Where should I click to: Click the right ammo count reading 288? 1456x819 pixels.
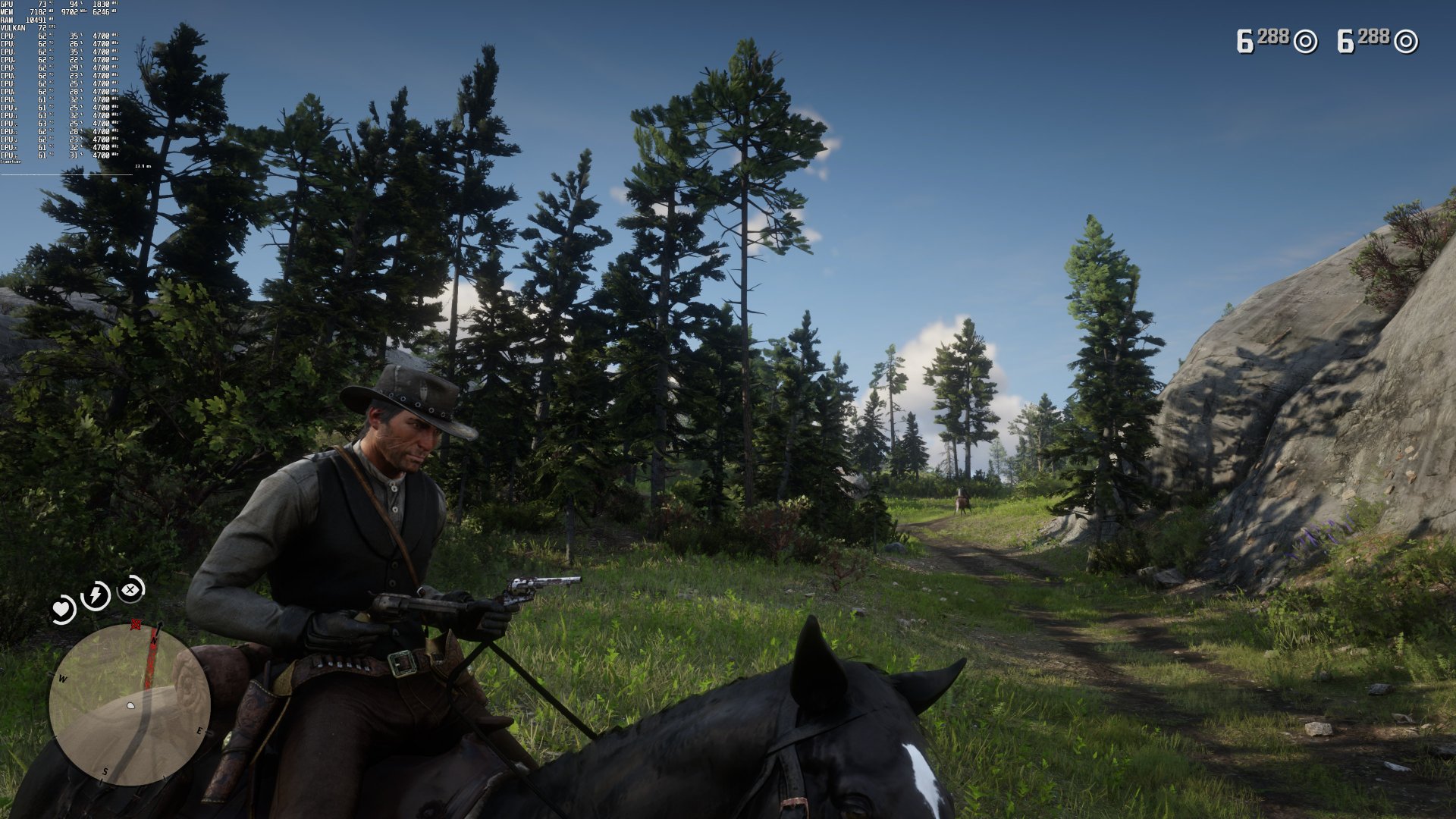pos(1374,36)
